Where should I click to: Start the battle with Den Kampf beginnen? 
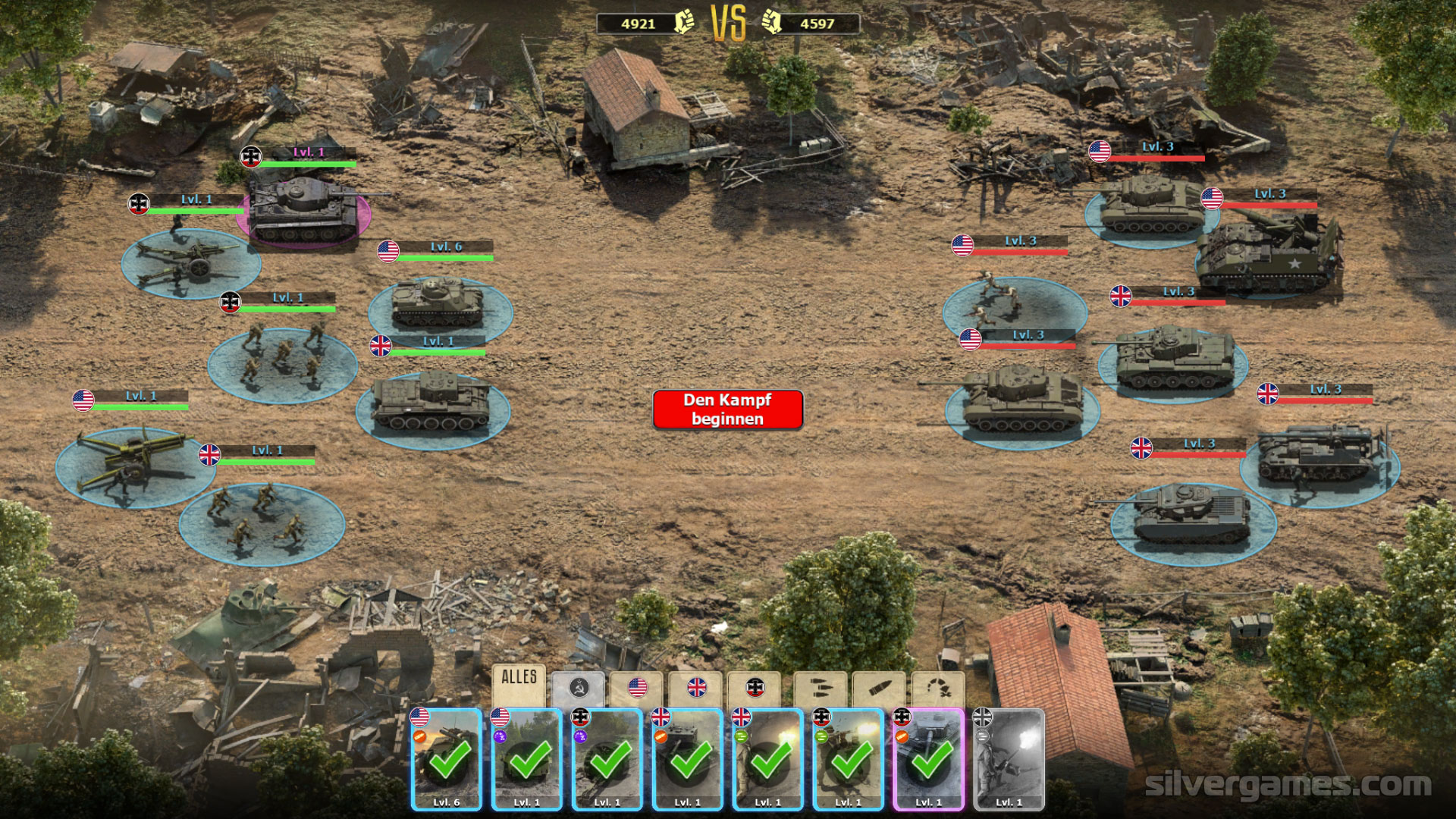point(727,409)
